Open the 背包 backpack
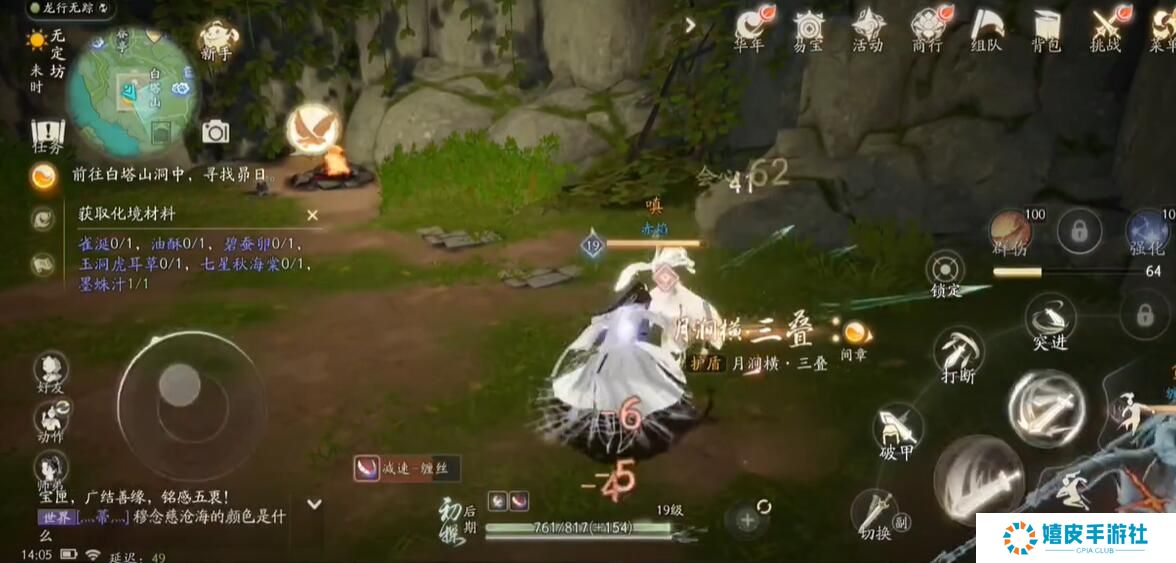 tap(1046, 28)
